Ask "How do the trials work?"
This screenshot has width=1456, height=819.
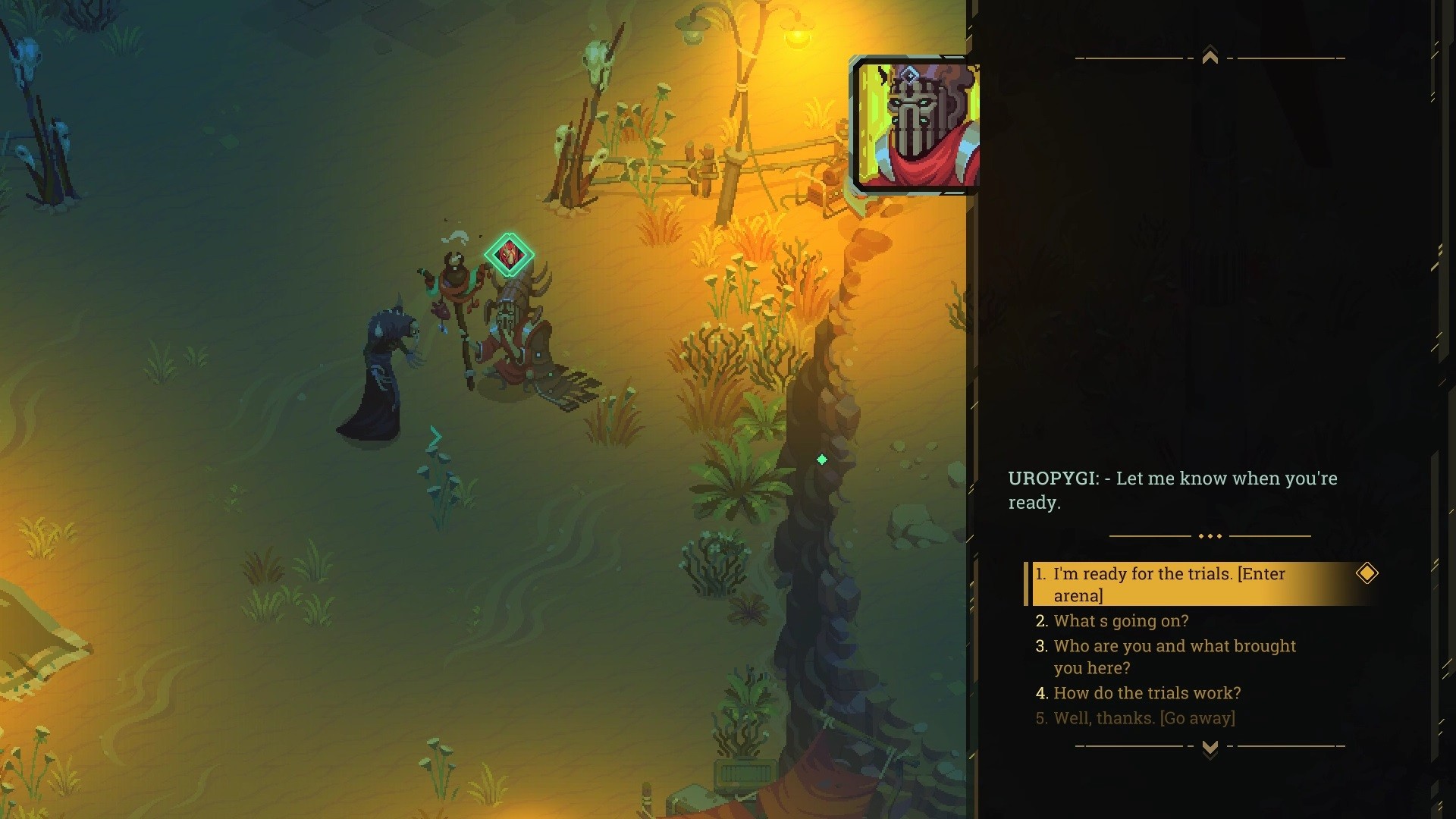click(x=1147, y=693)
